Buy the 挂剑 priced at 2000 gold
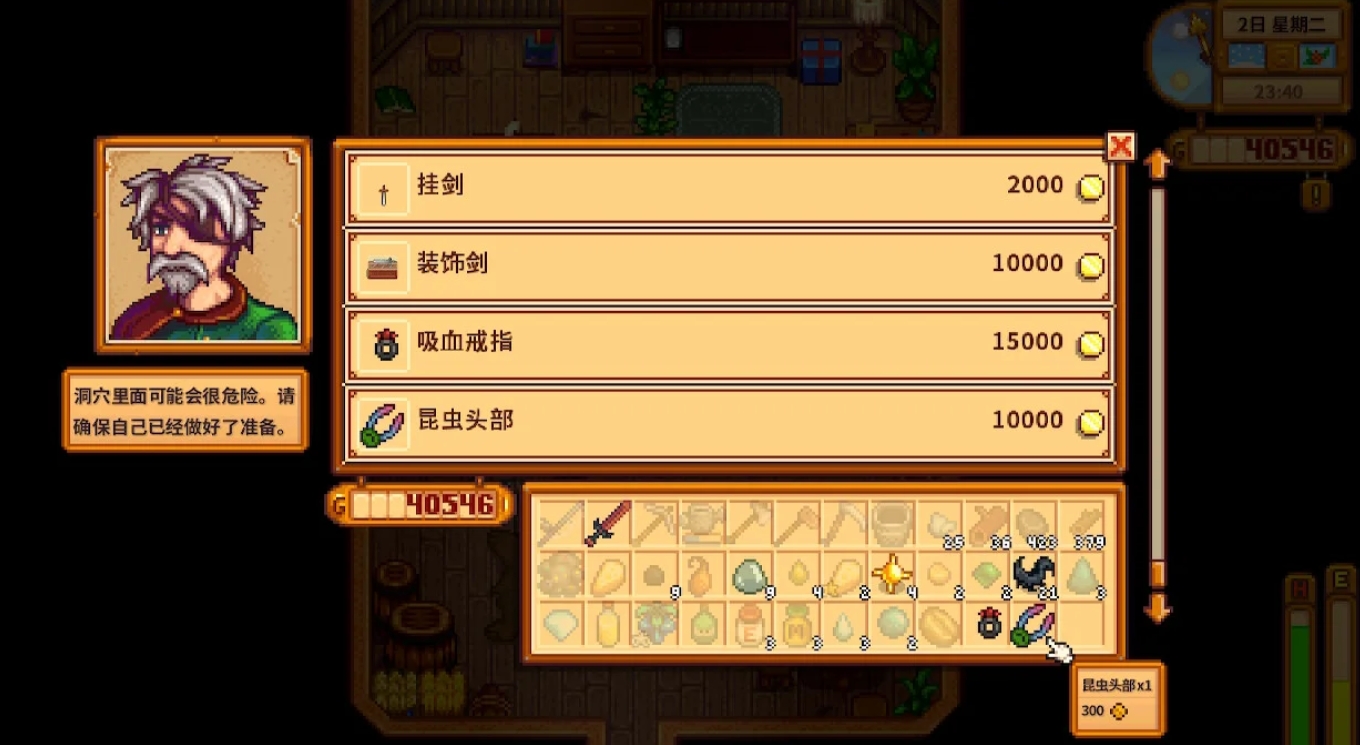This screenshot has width=1360, height=745. [730, 185]
